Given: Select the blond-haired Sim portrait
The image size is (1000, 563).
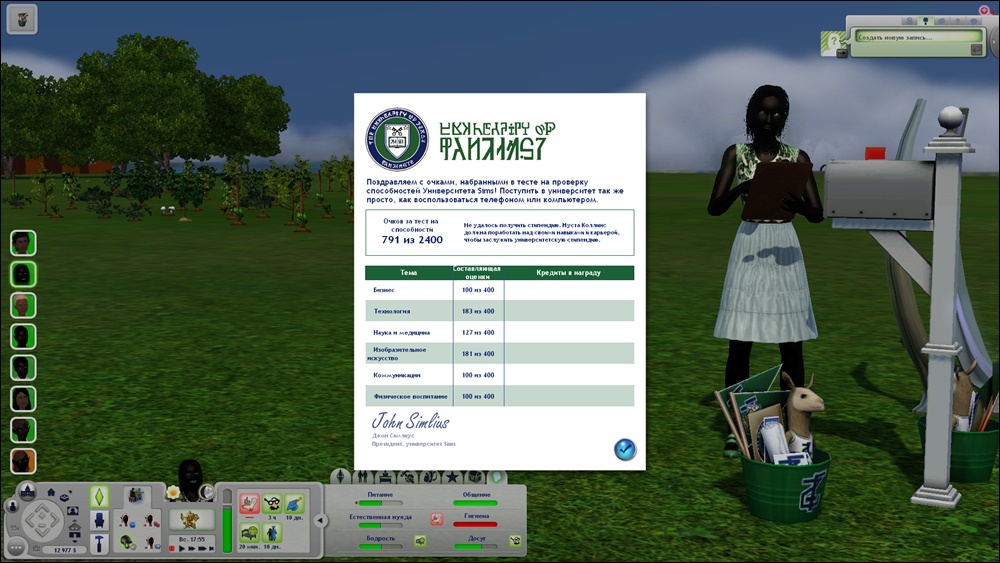Looking at the screenshot, I should [x=23, y=305].
